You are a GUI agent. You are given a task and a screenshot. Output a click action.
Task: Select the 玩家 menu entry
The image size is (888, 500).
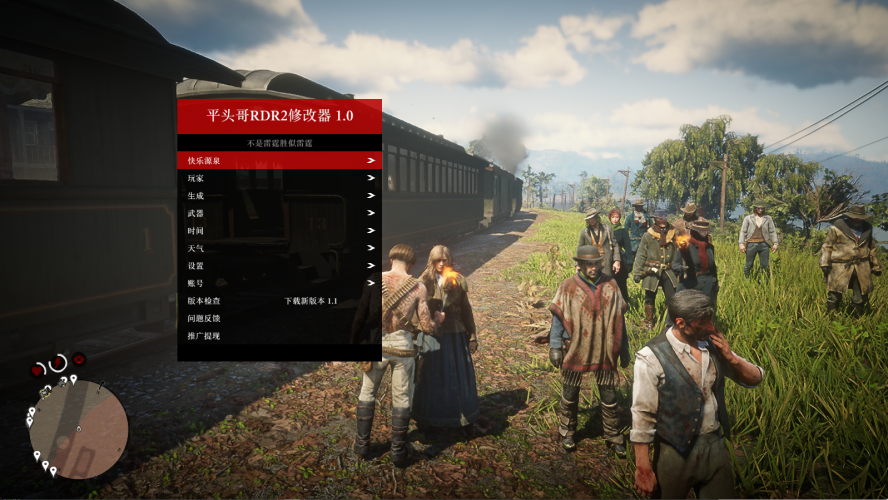279,178
